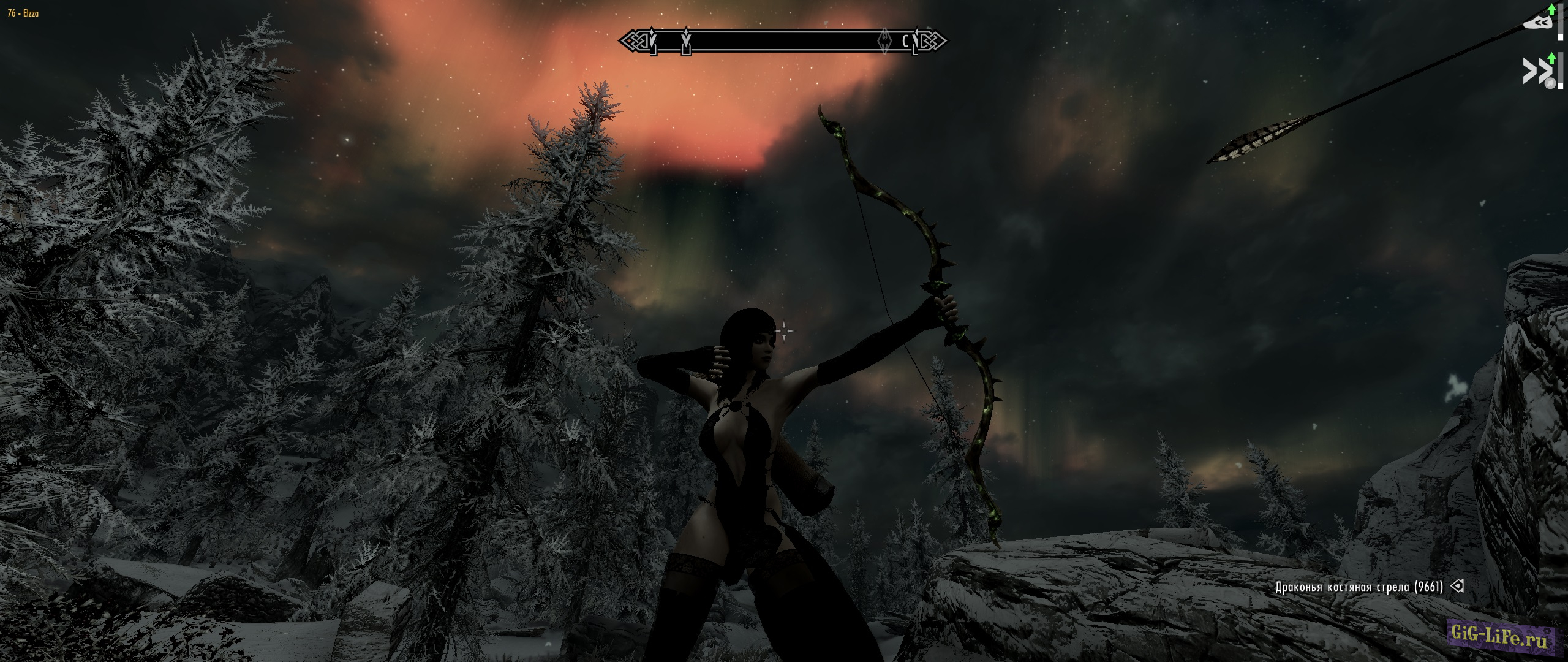Select the fast-forward mod widget icon
The width and height of the screenshot is (1568, 662).
tap(1537, 69)
